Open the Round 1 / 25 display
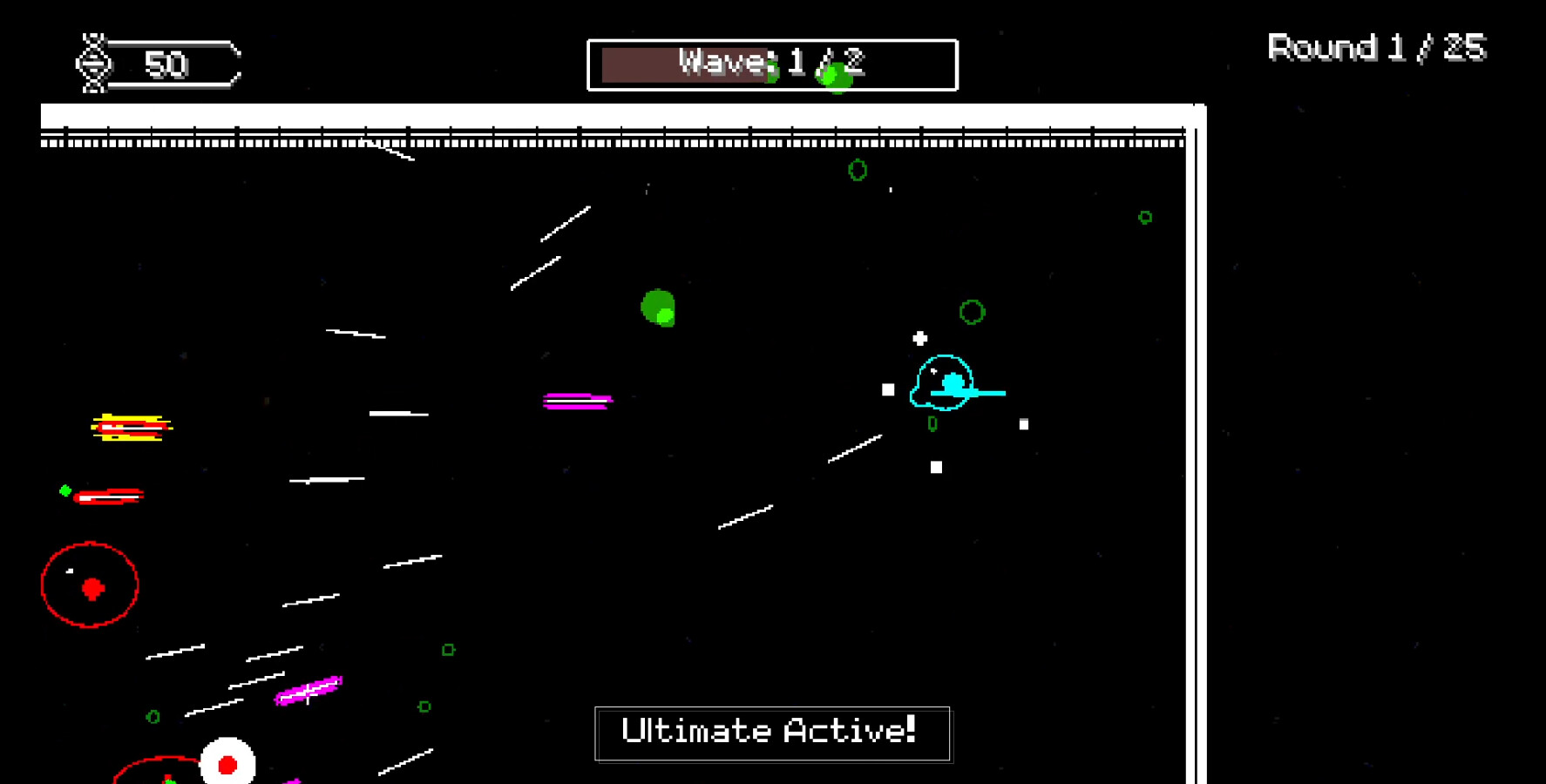 pos(1375,48)
